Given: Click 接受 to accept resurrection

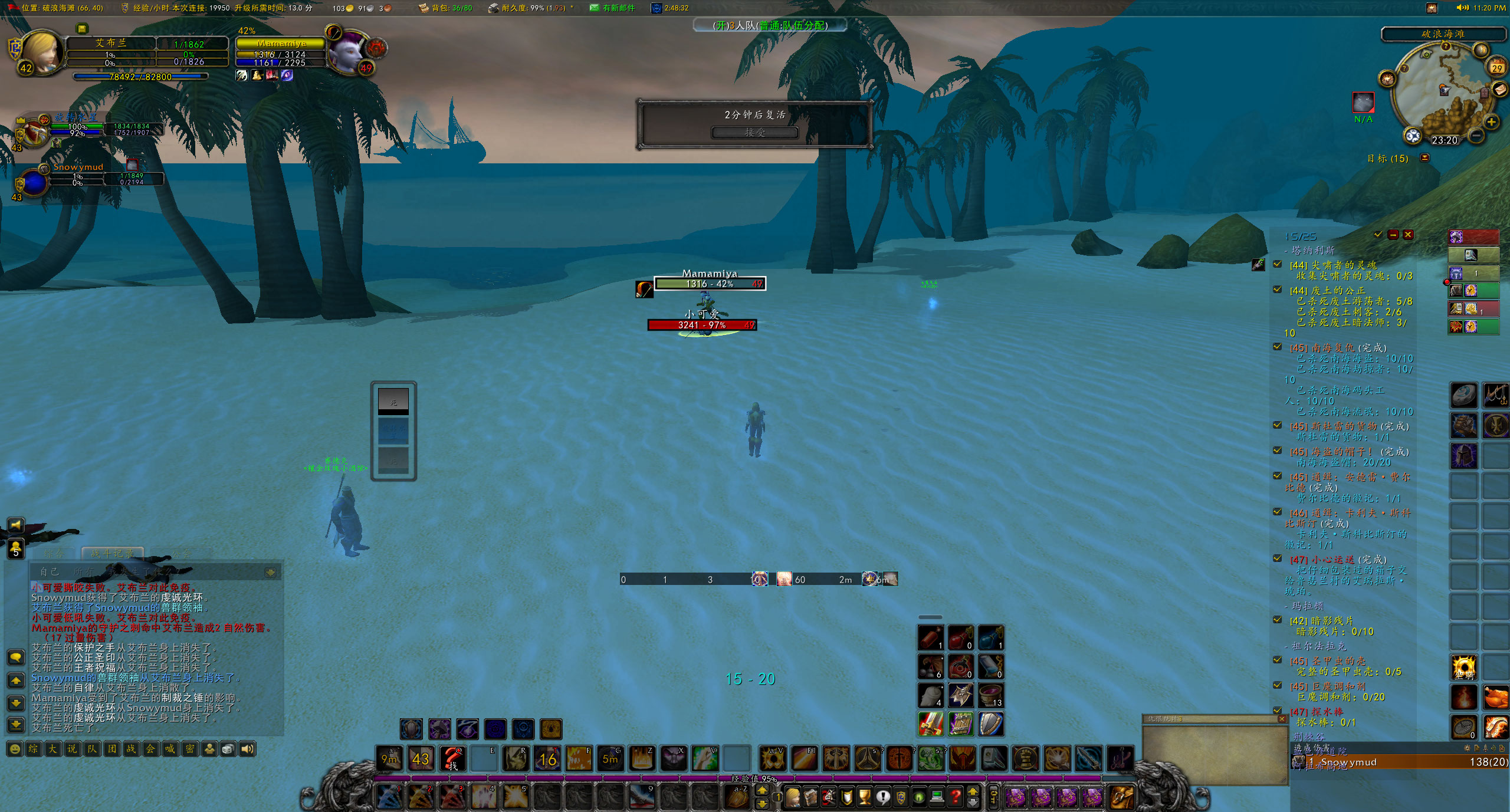Looking at the screenshot, I should pos(755,133).
